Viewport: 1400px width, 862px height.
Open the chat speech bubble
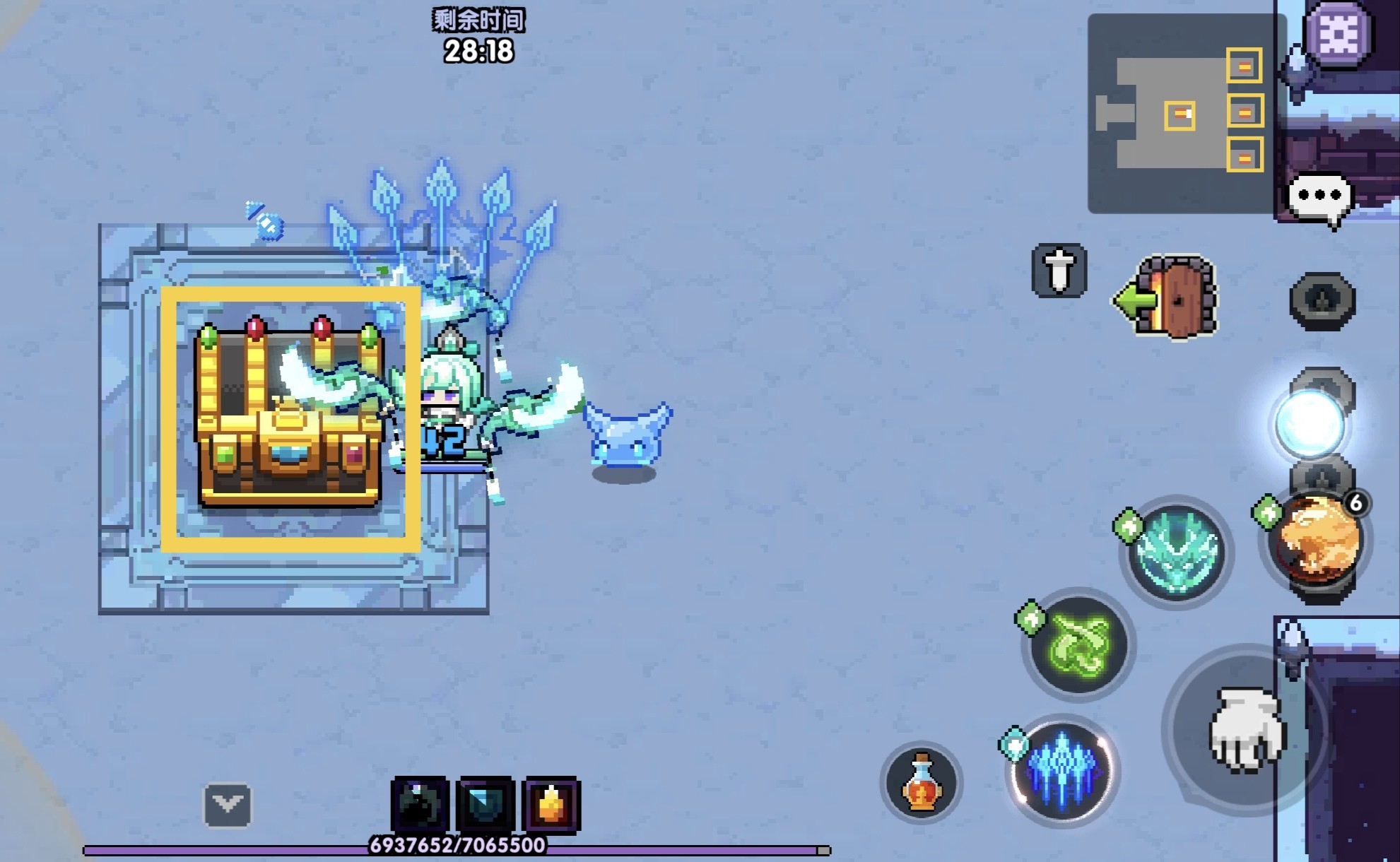1320,199
